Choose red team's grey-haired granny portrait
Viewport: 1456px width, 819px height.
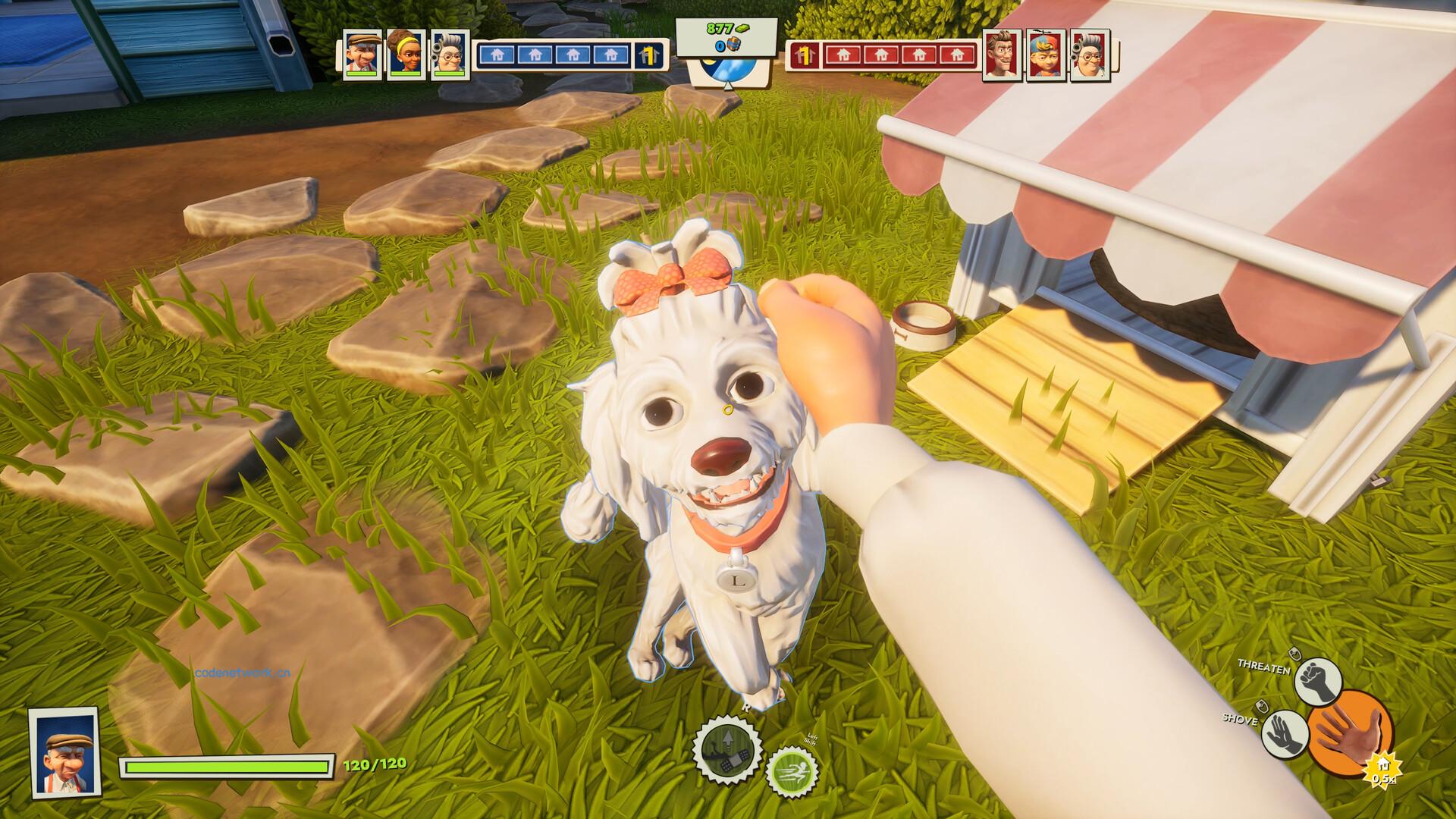pyautogui.click(x=1090, y=55)
